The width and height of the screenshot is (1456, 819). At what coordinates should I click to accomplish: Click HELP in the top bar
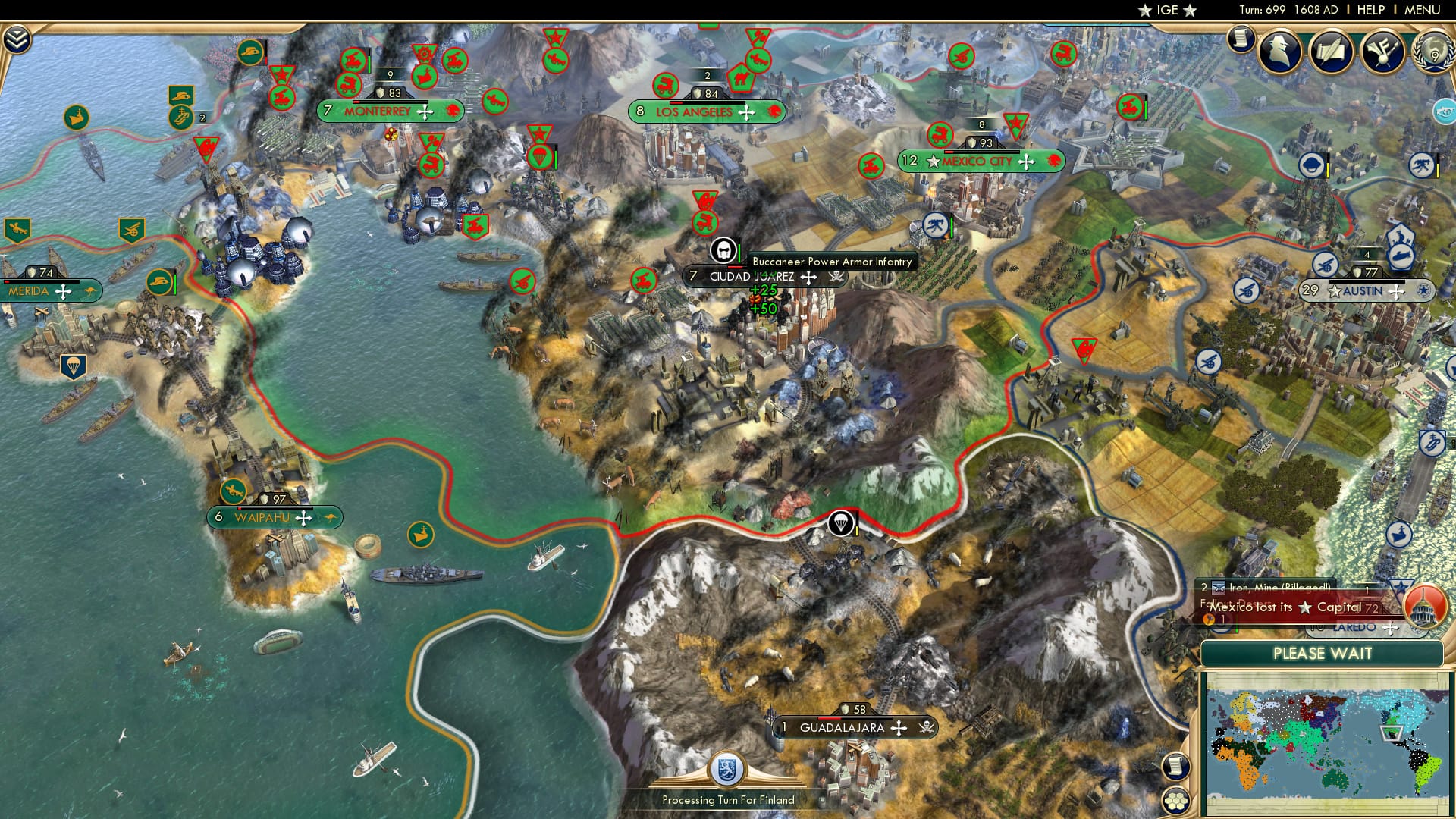pos(1370,10)
